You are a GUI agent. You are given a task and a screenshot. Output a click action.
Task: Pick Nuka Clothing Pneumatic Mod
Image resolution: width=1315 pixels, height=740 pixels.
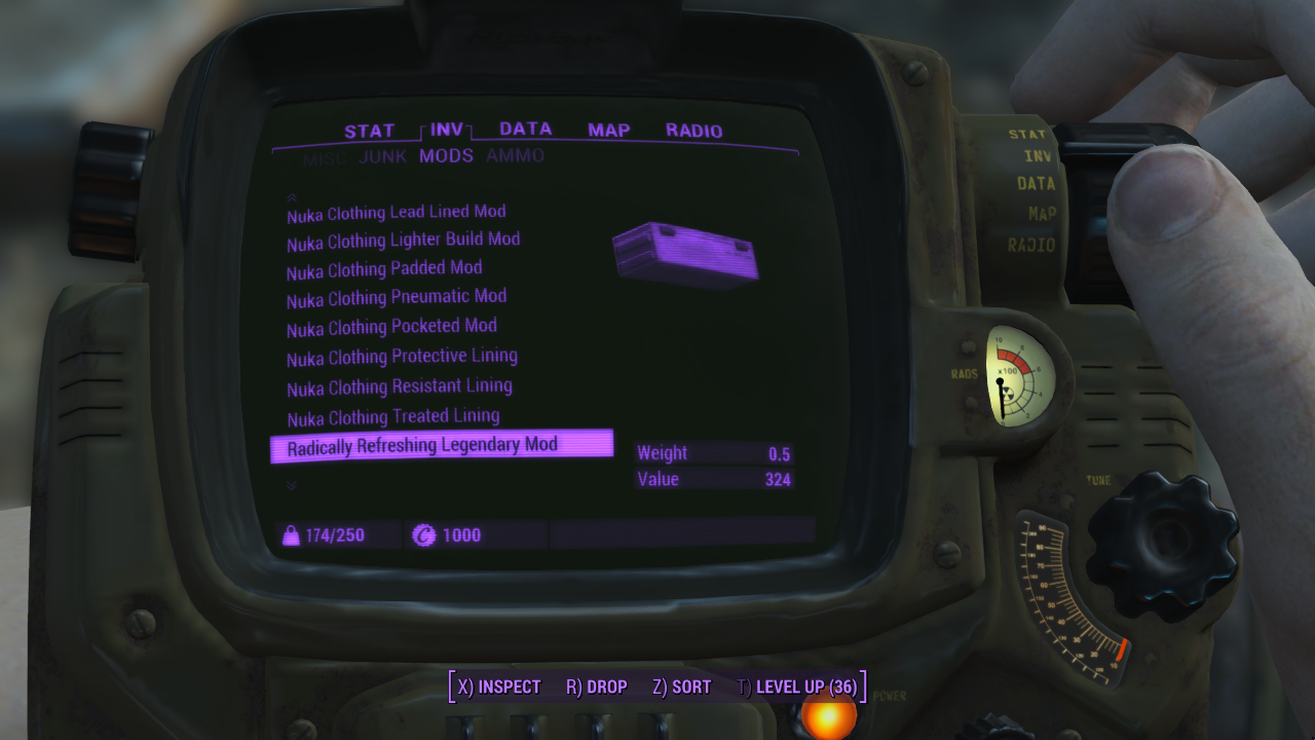click(x=396, y=298)
